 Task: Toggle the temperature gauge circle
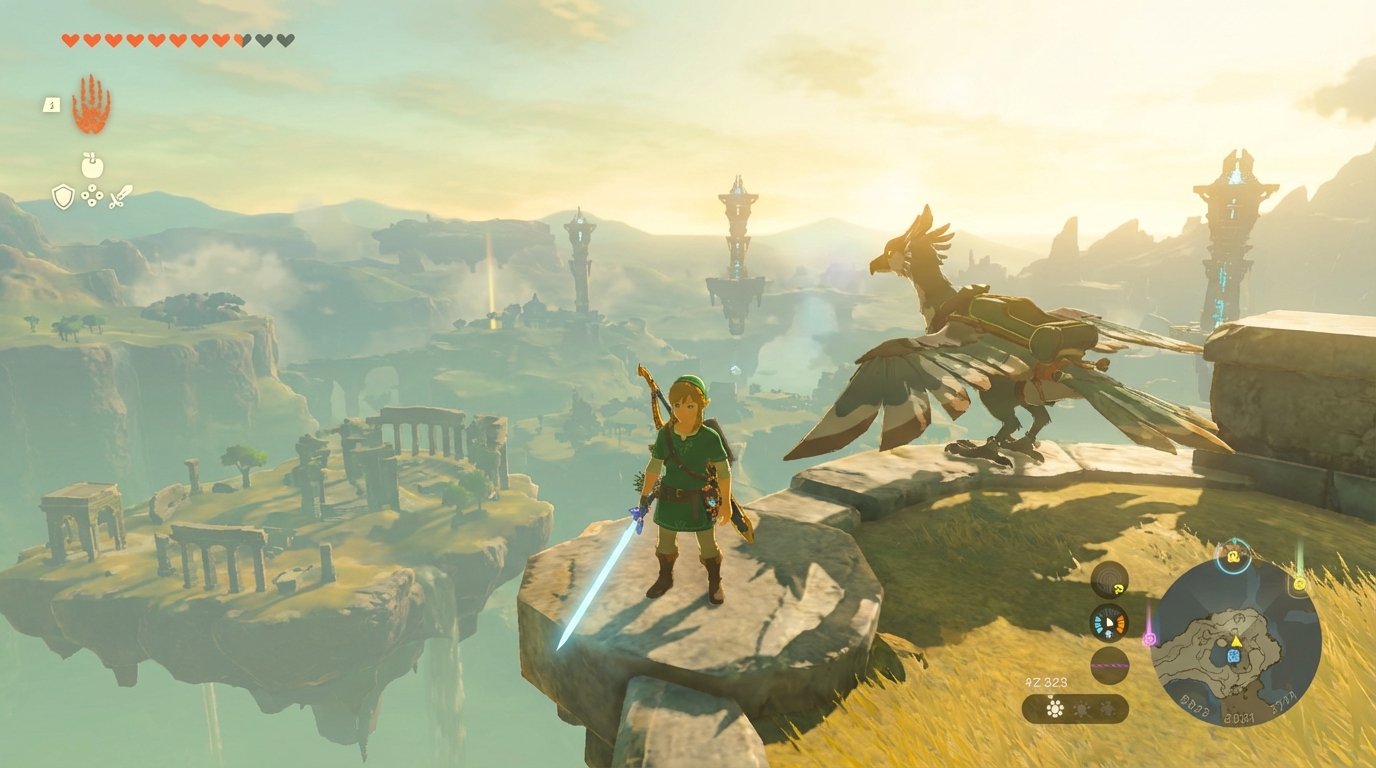(x=1108, y=622)
